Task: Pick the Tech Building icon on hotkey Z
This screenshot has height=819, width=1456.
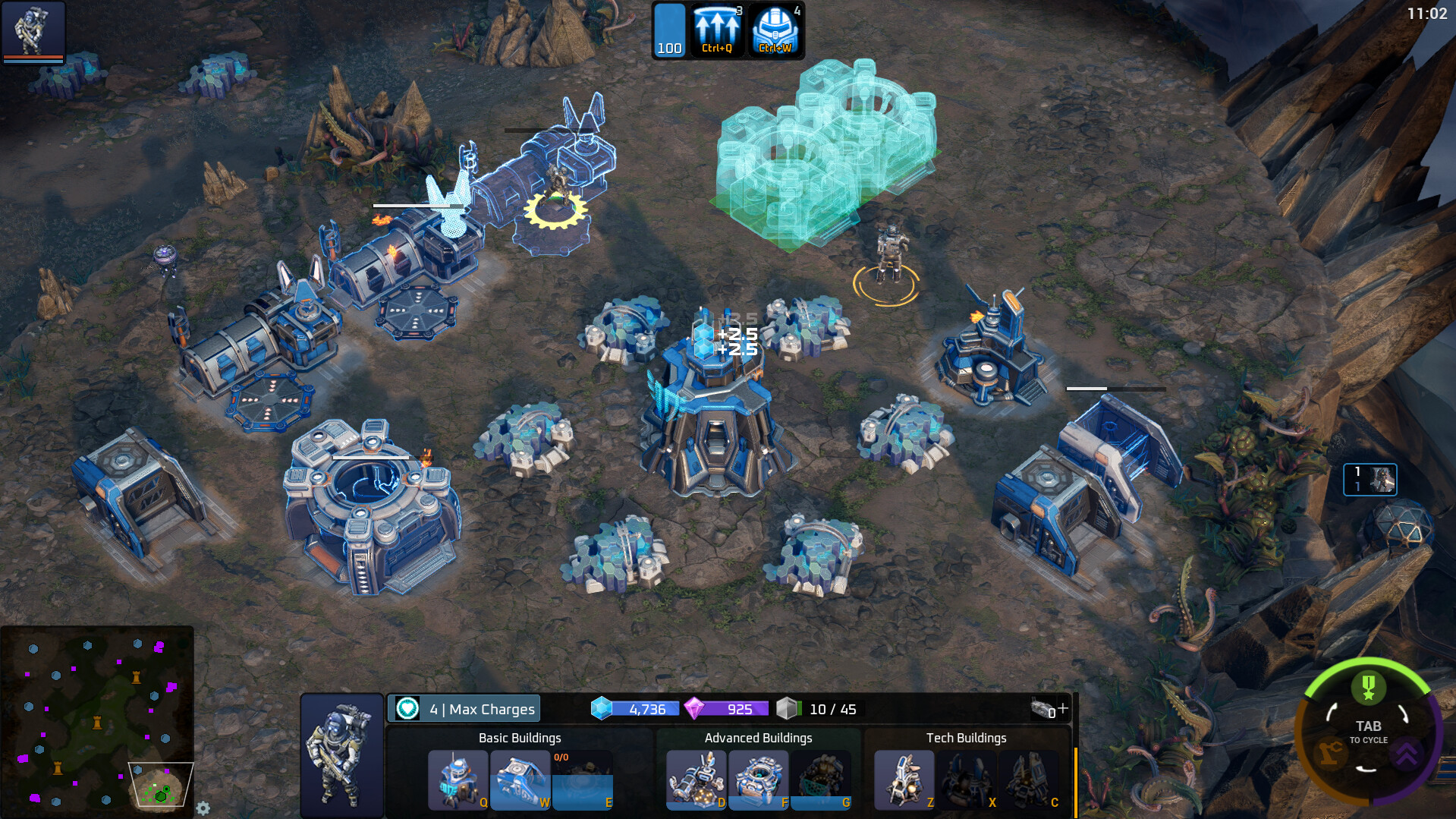Action: [904, 780]
